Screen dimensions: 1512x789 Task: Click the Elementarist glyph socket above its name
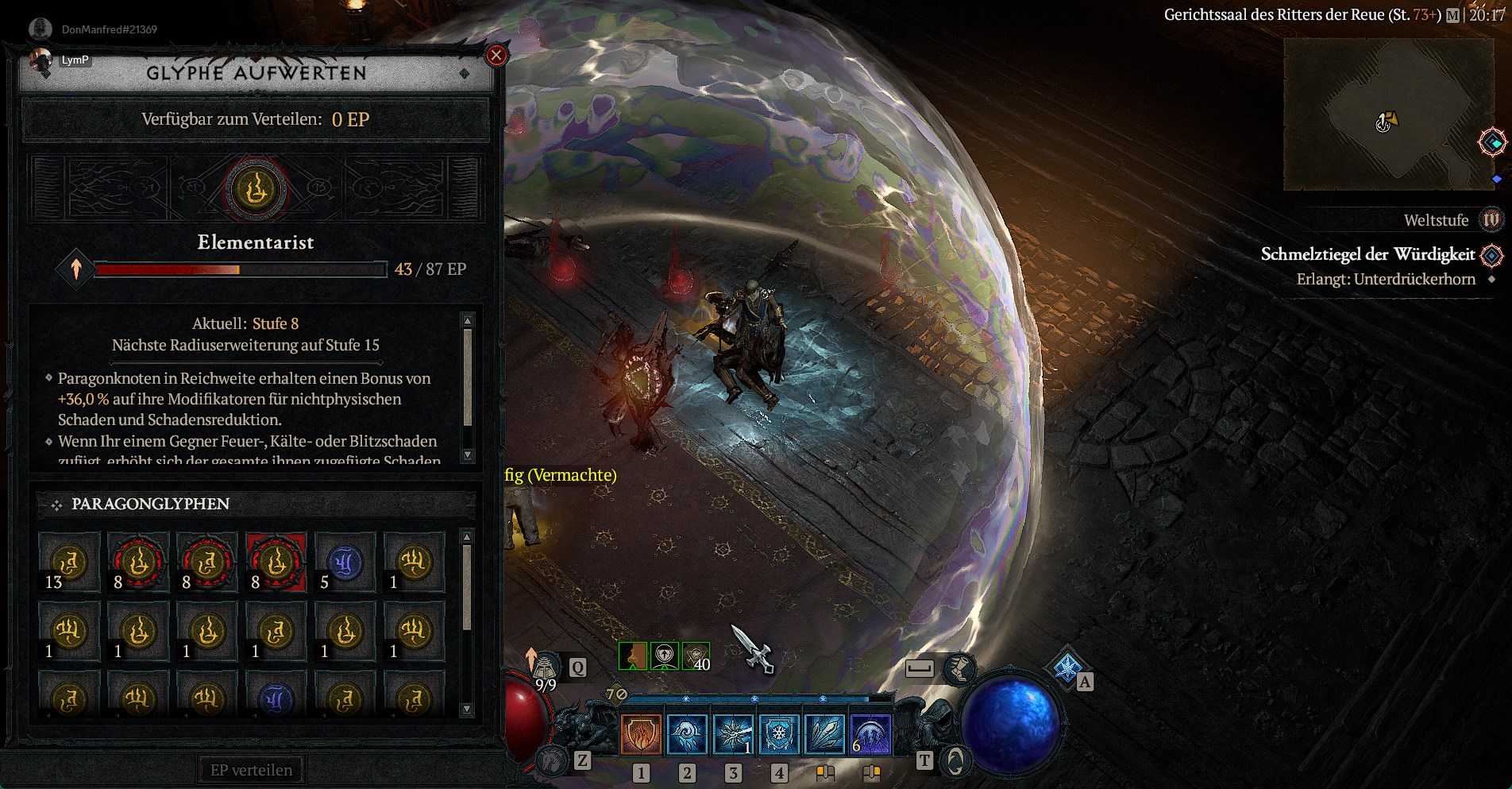tap(255, 190)
